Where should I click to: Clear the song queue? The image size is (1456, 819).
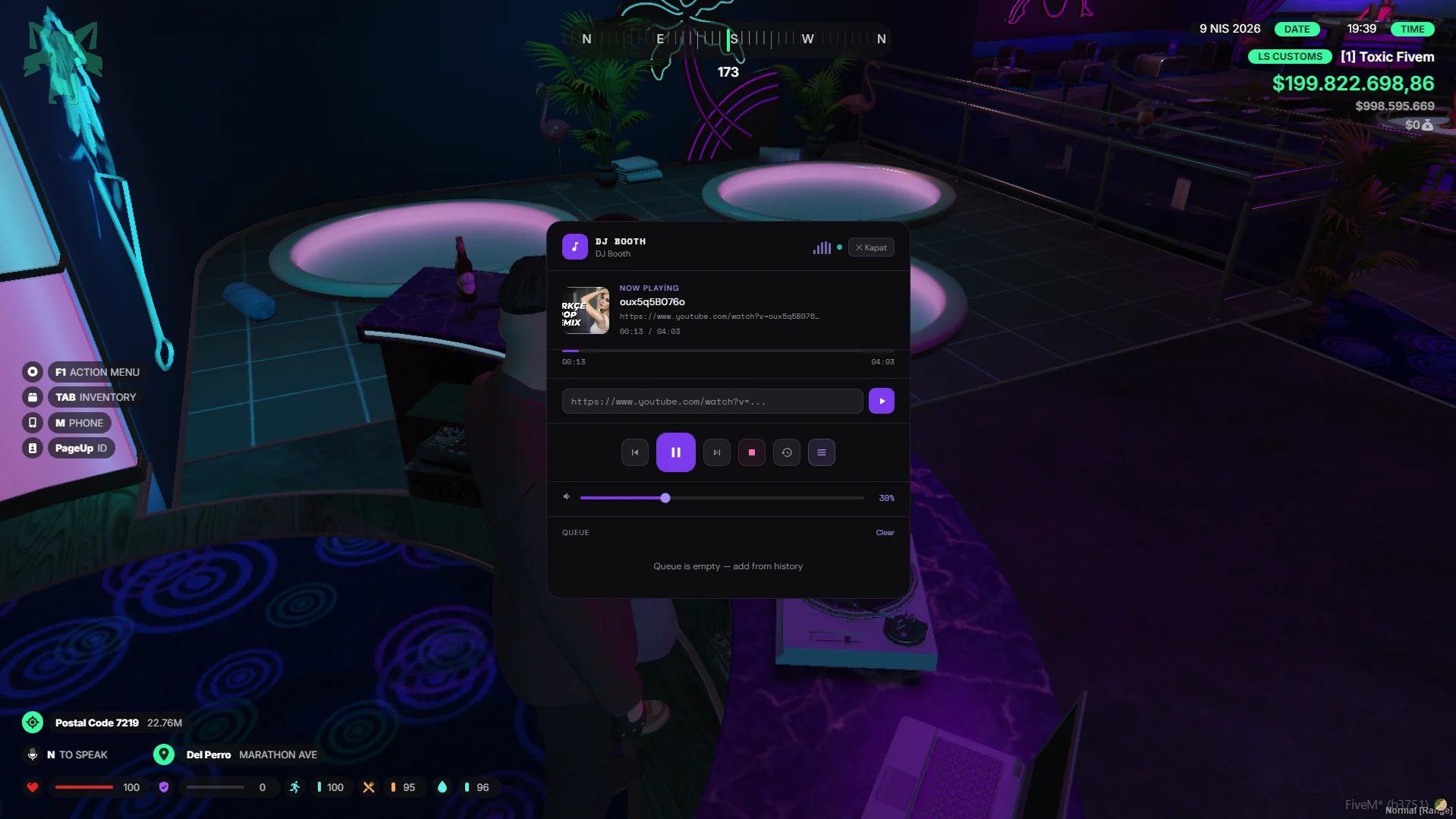coord(885,533)
